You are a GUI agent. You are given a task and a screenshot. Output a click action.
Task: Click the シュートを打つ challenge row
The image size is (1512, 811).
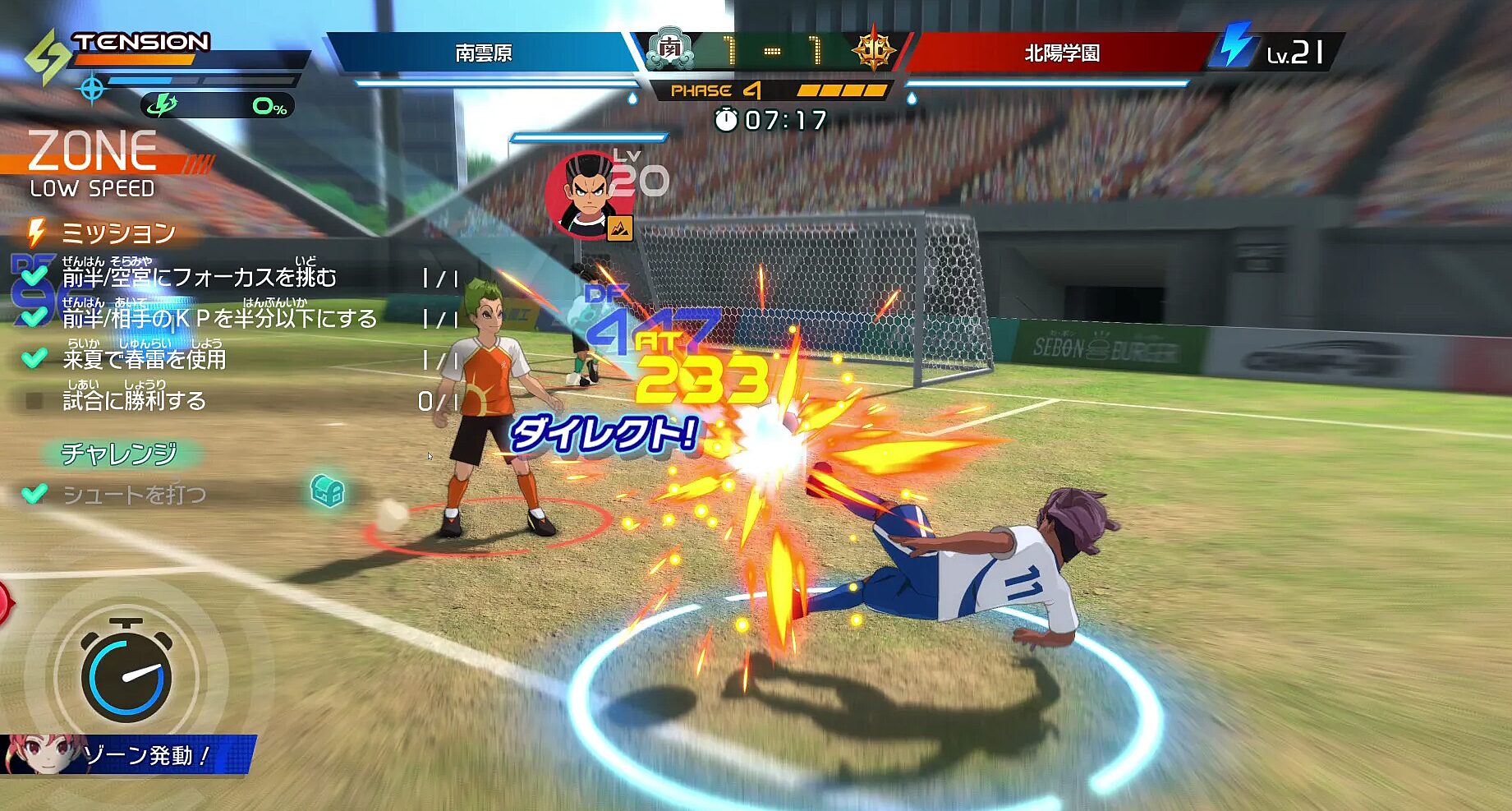point(134,495)
